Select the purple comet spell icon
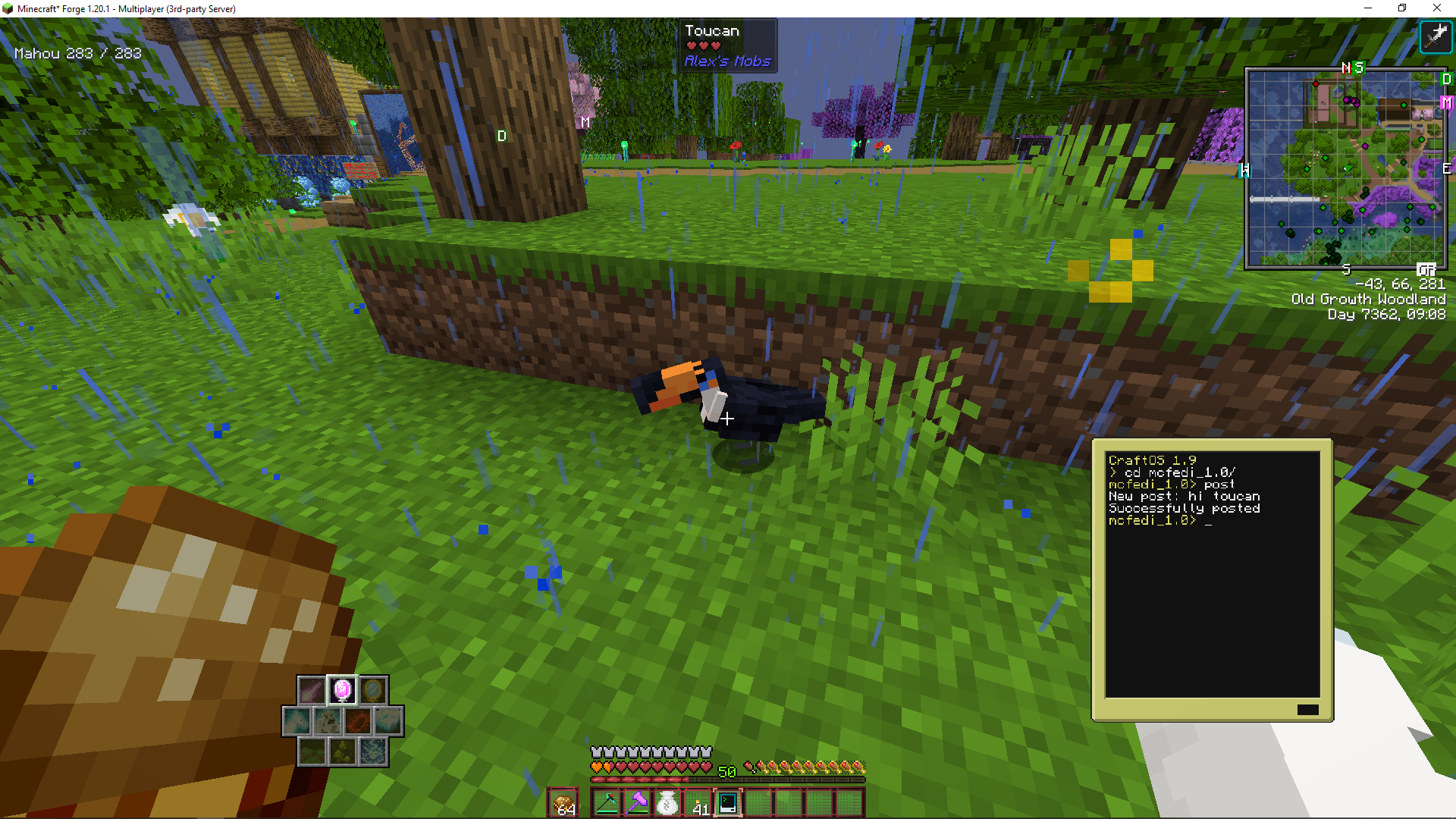The width and height of the screenshot is (1456, 819). coord(312,690)
